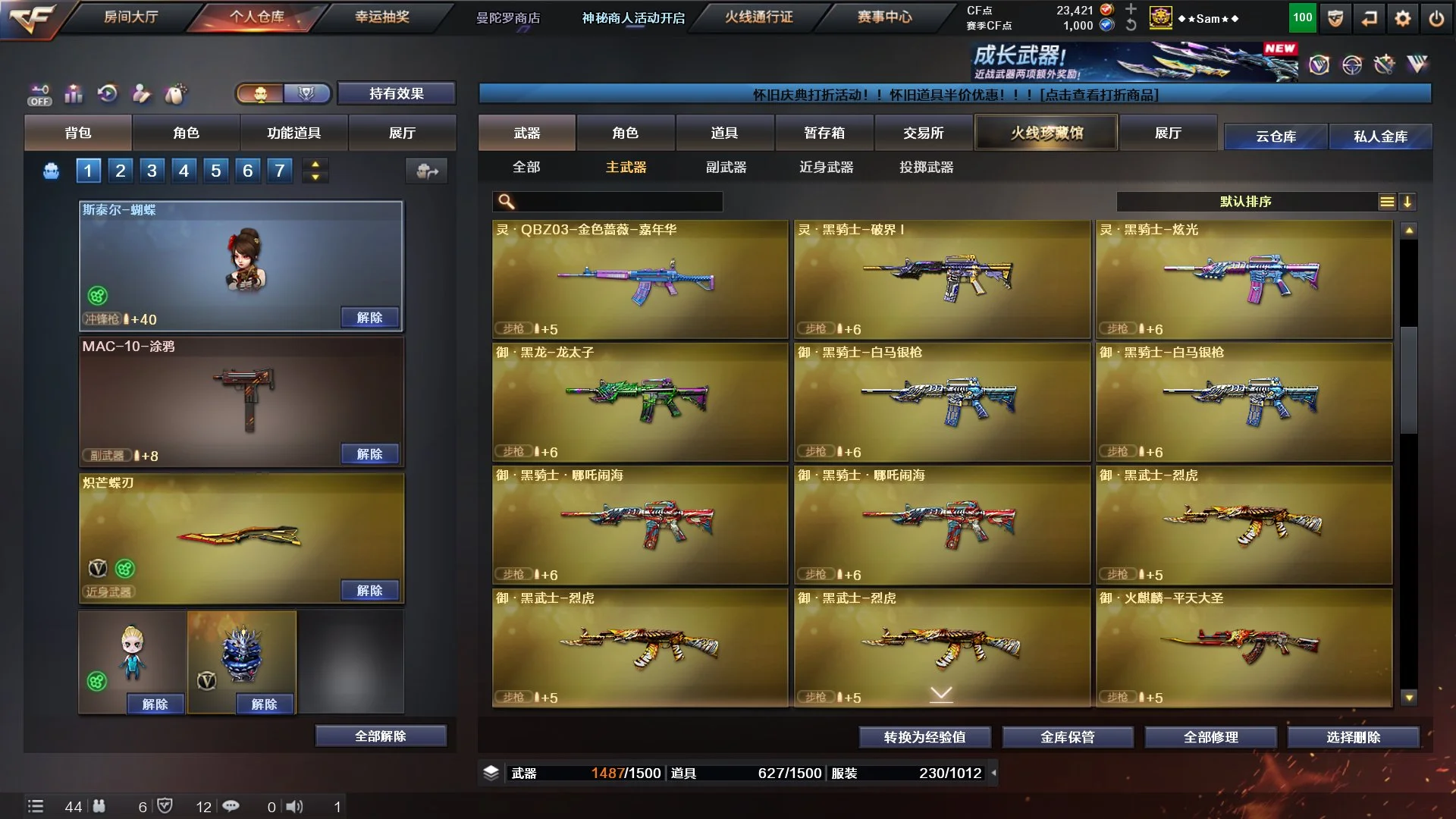Screen dimensions: 1456x819
Task: Click the 全部修理 repair all button
Action: (1210, 737)
